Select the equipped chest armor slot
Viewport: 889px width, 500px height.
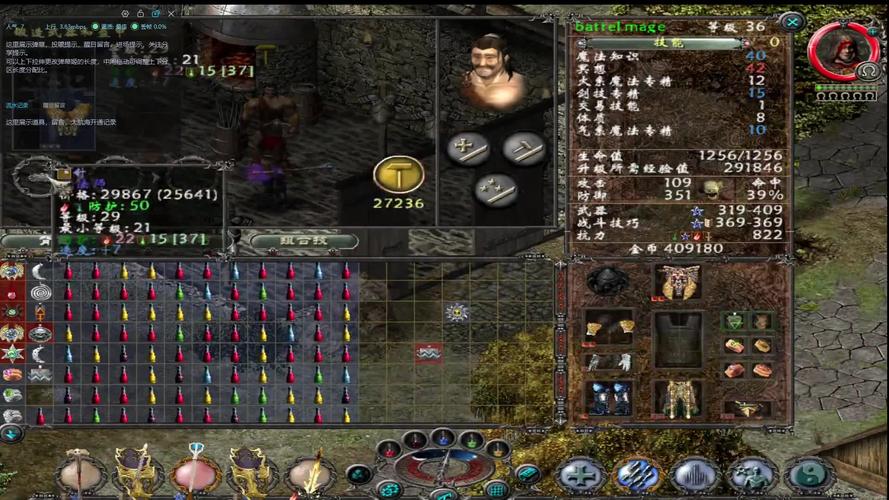coord(677,338)
